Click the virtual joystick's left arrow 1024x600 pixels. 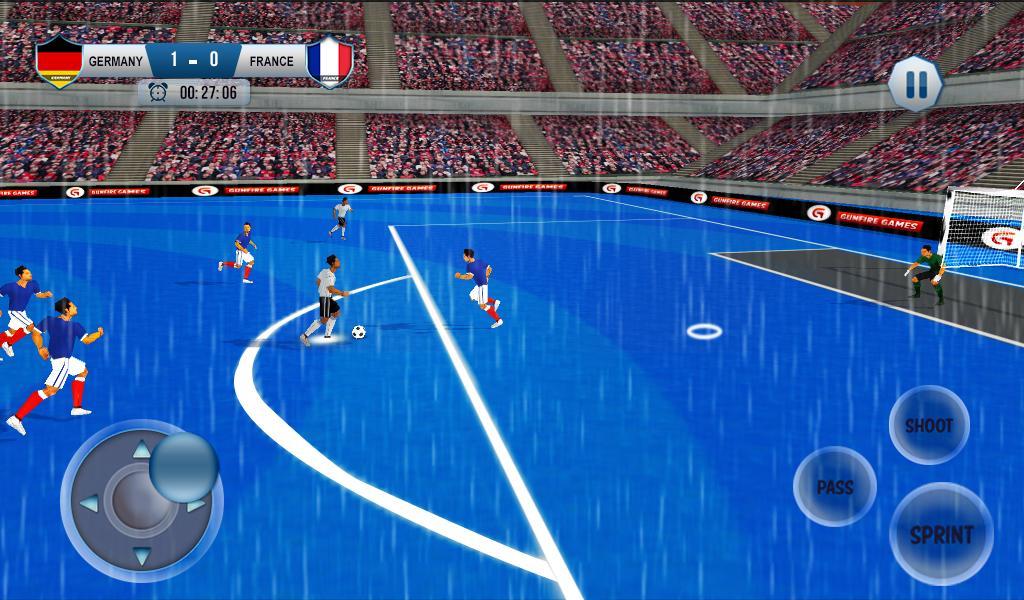(88, 502)
